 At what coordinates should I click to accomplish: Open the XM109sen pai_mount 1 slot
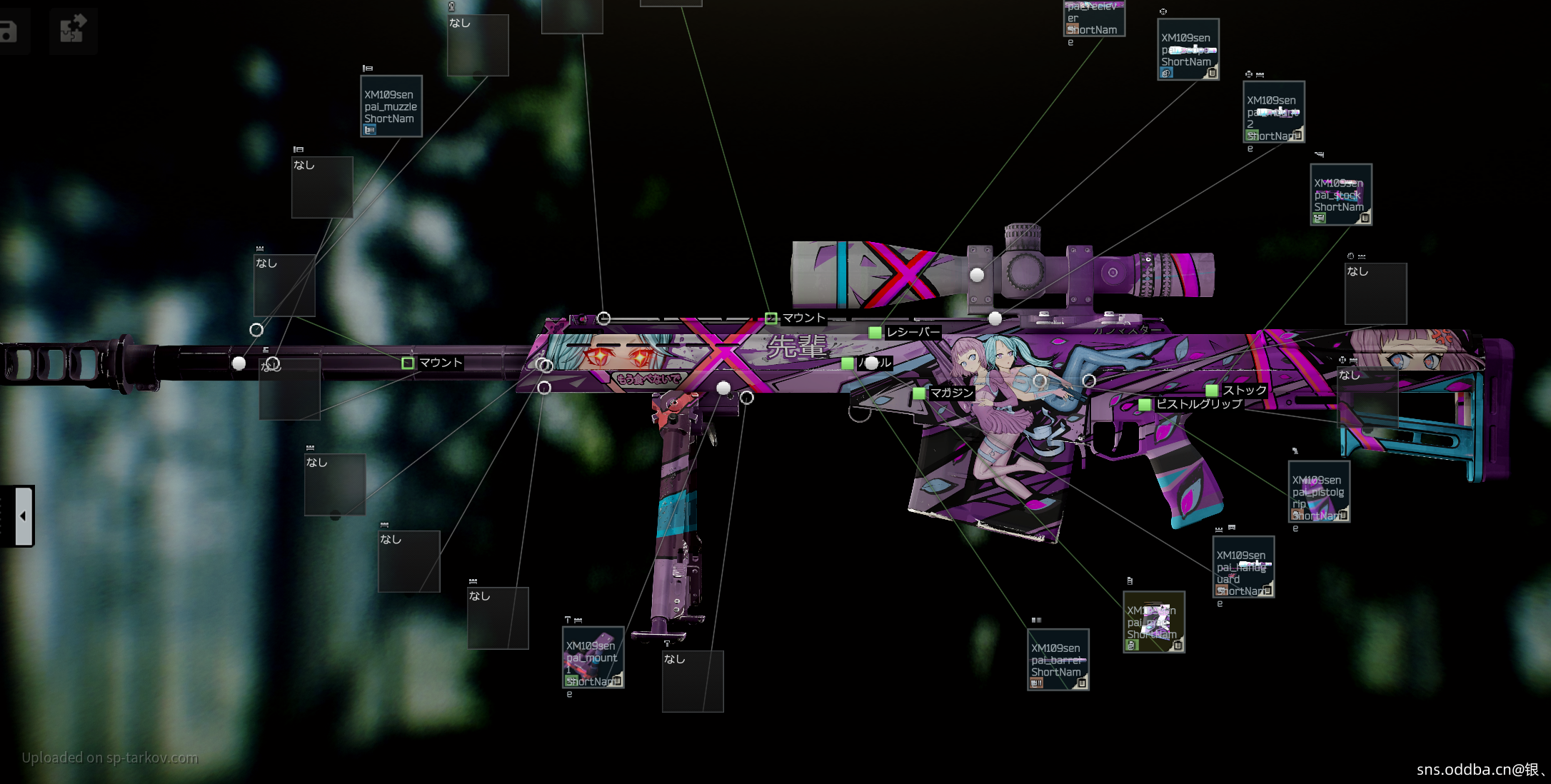[x=593, y=658]
